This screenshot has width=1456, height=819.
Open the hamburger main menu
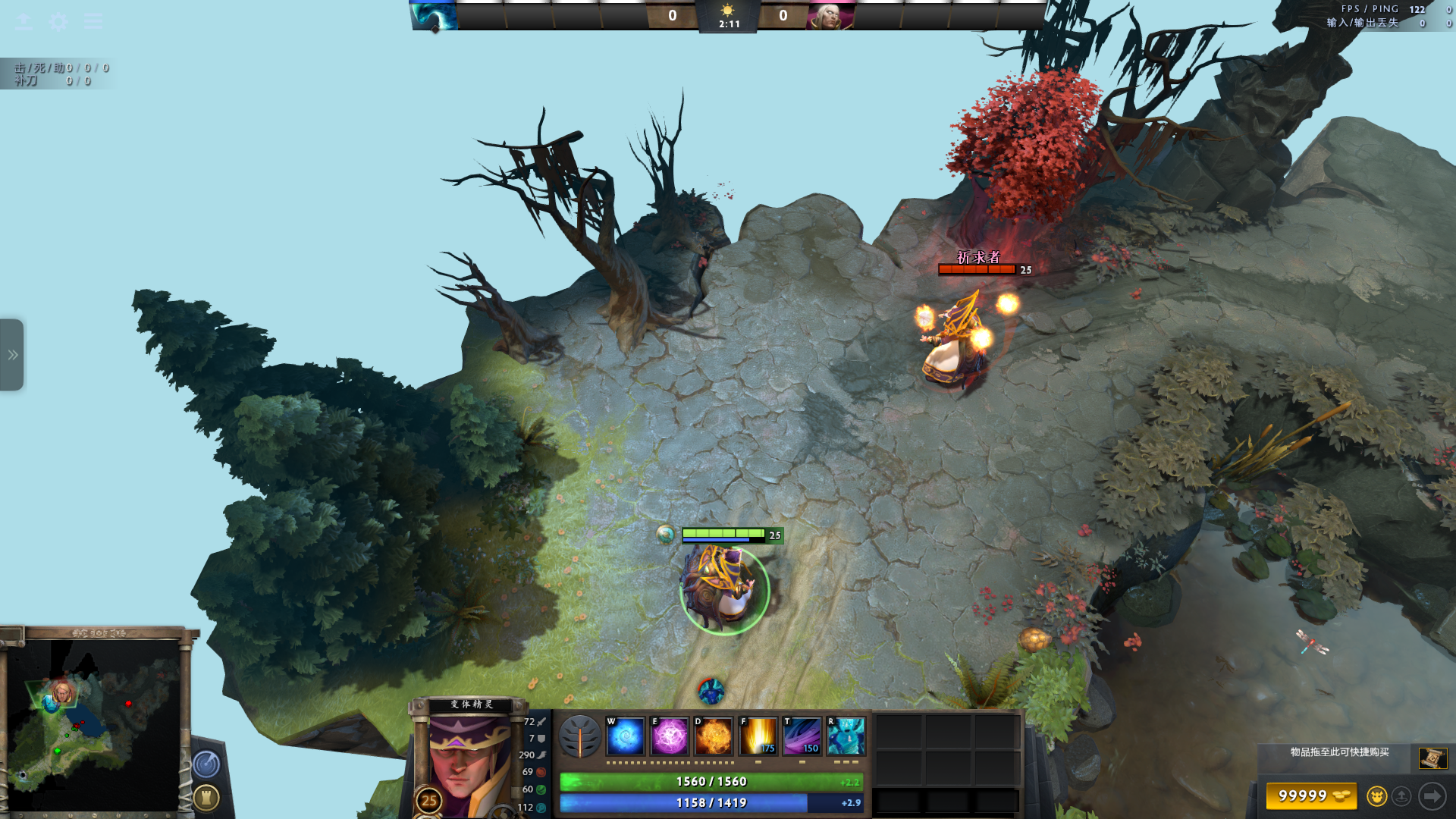tap(93, 21)
